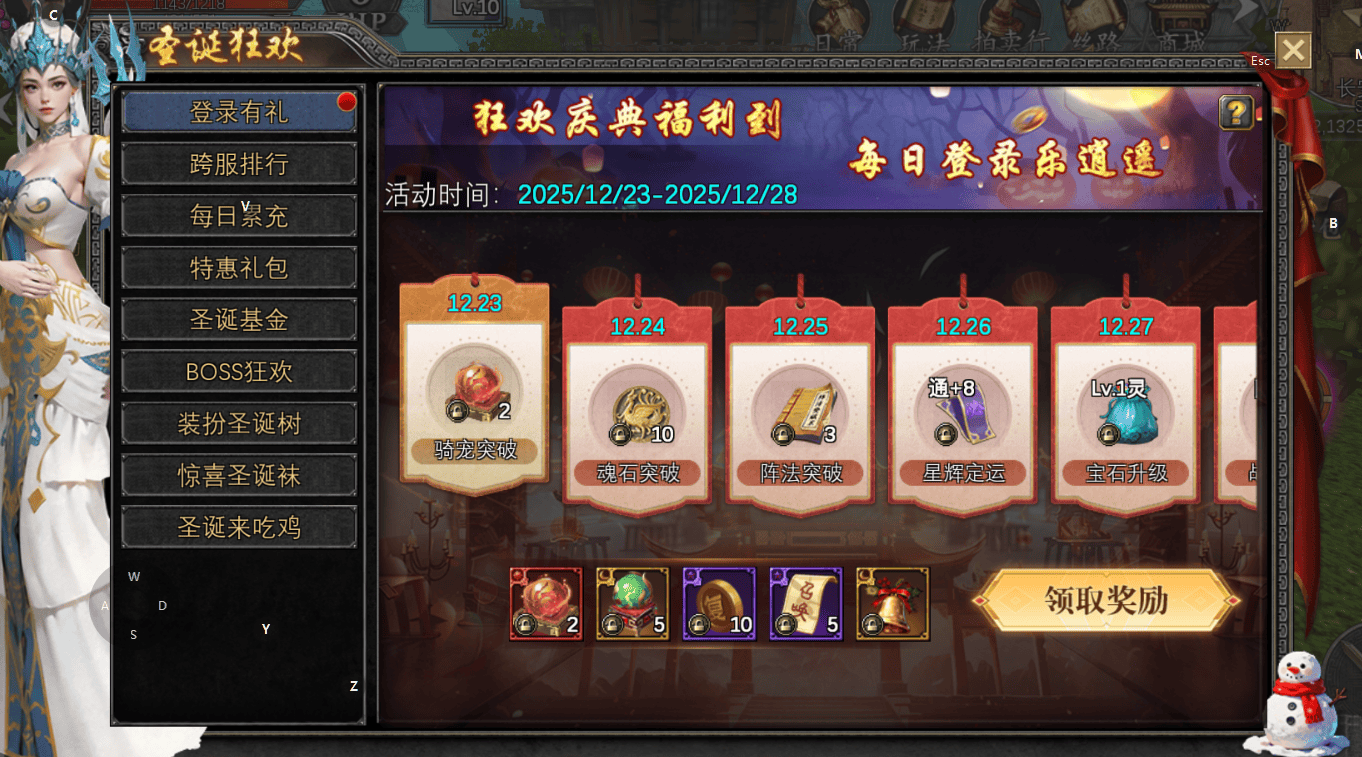This screenshot has height=757, width=1362.
Task: Open the 登录有礼 login gift tab
Action: [239, 112]
